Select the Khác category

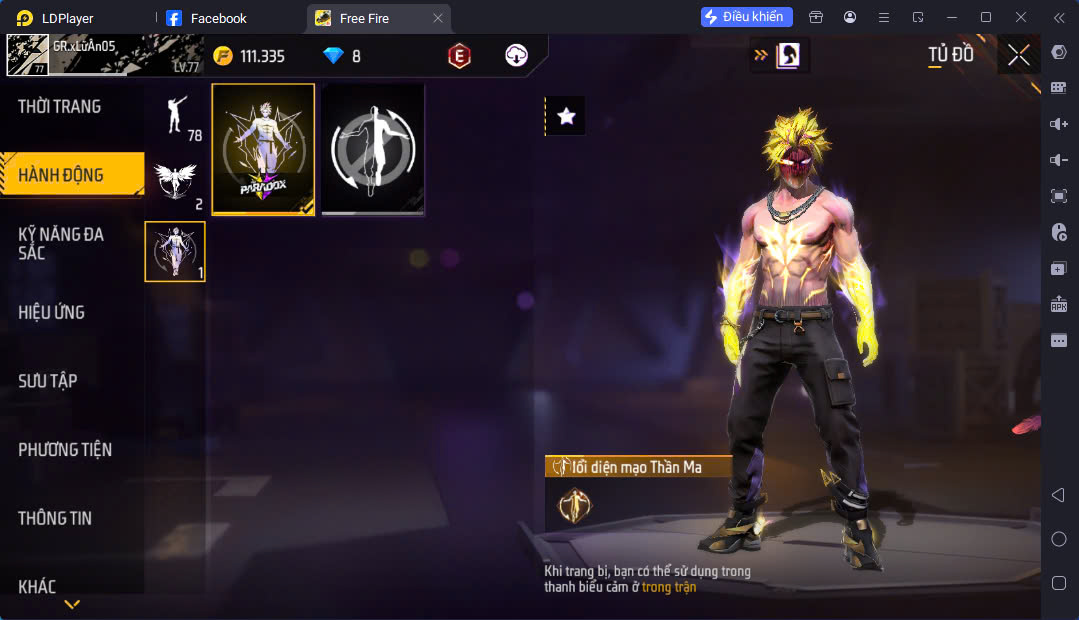pyautogui.click(x=38, y=586)
